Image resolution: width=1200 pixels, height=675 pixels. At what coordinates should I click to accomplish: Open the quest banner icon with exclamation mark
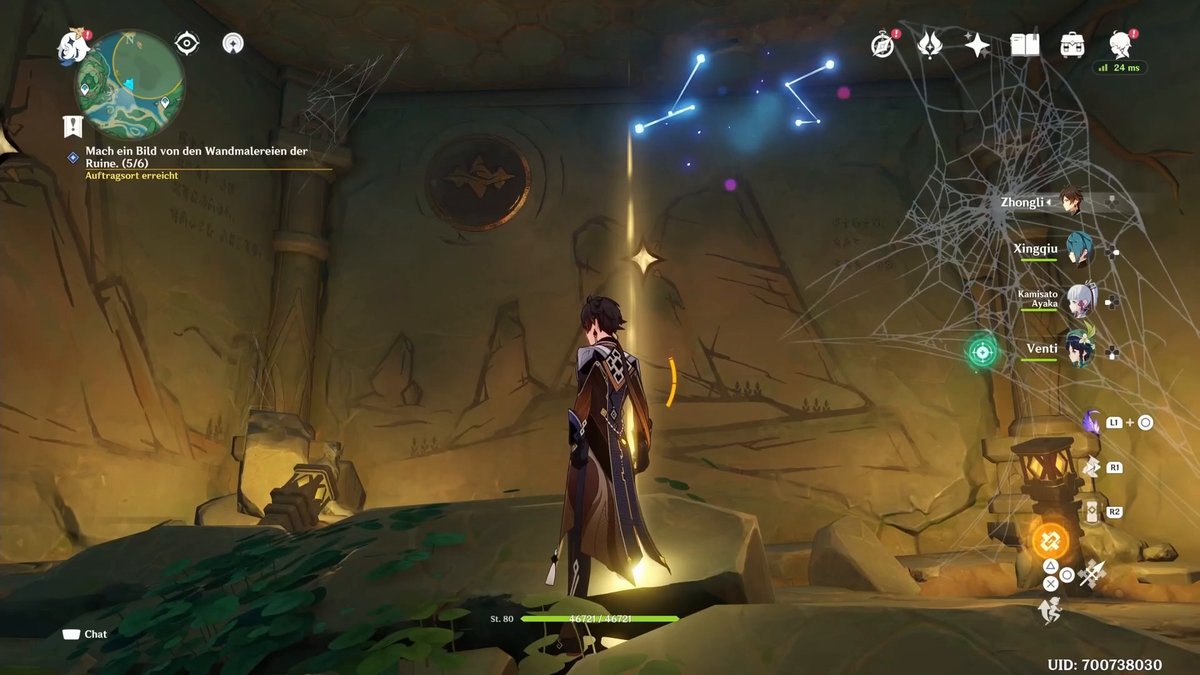tap(72, 126)
